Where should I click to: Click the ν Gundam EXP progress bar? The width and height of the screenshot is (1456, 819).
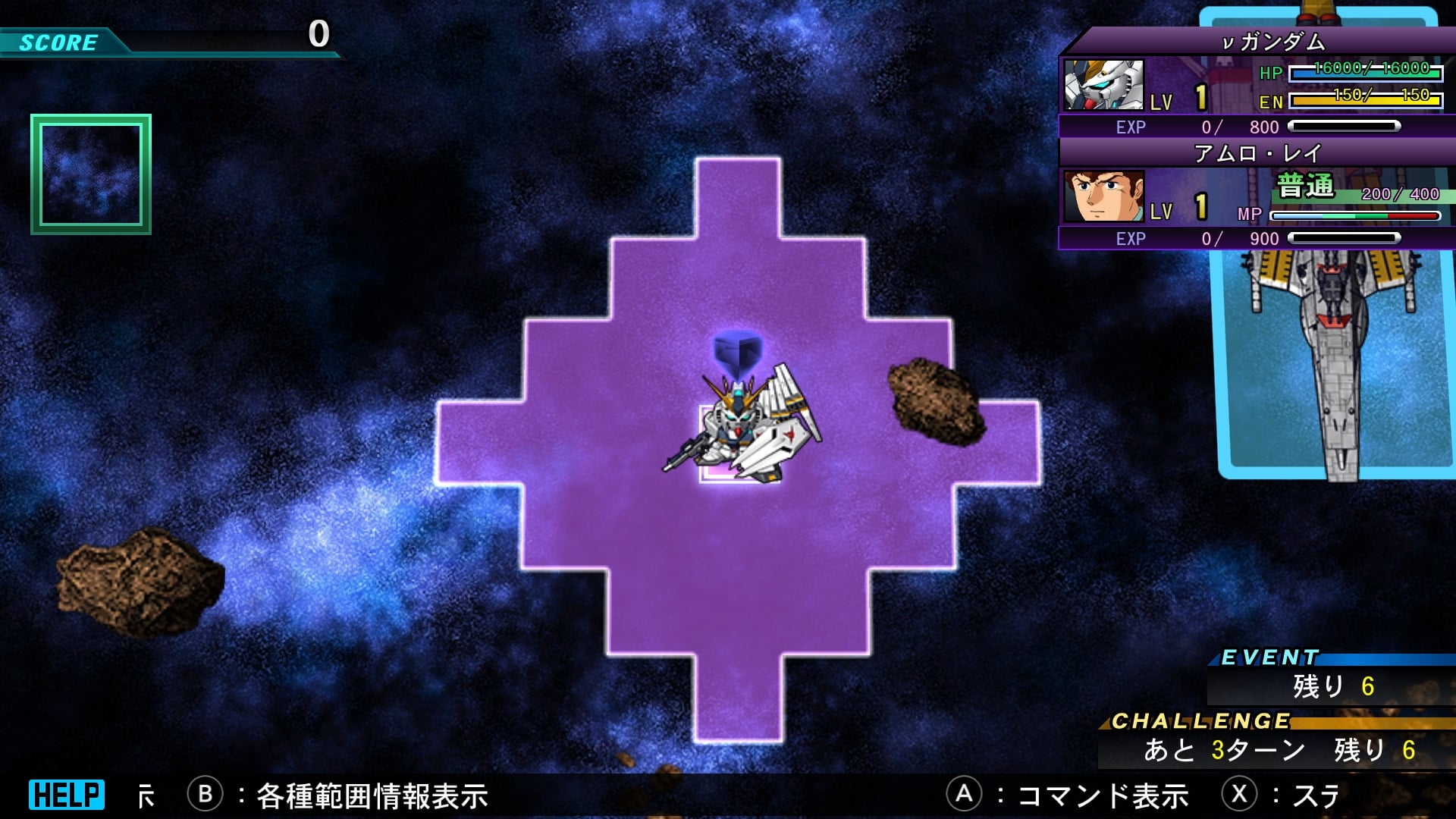click(1342, 127)
